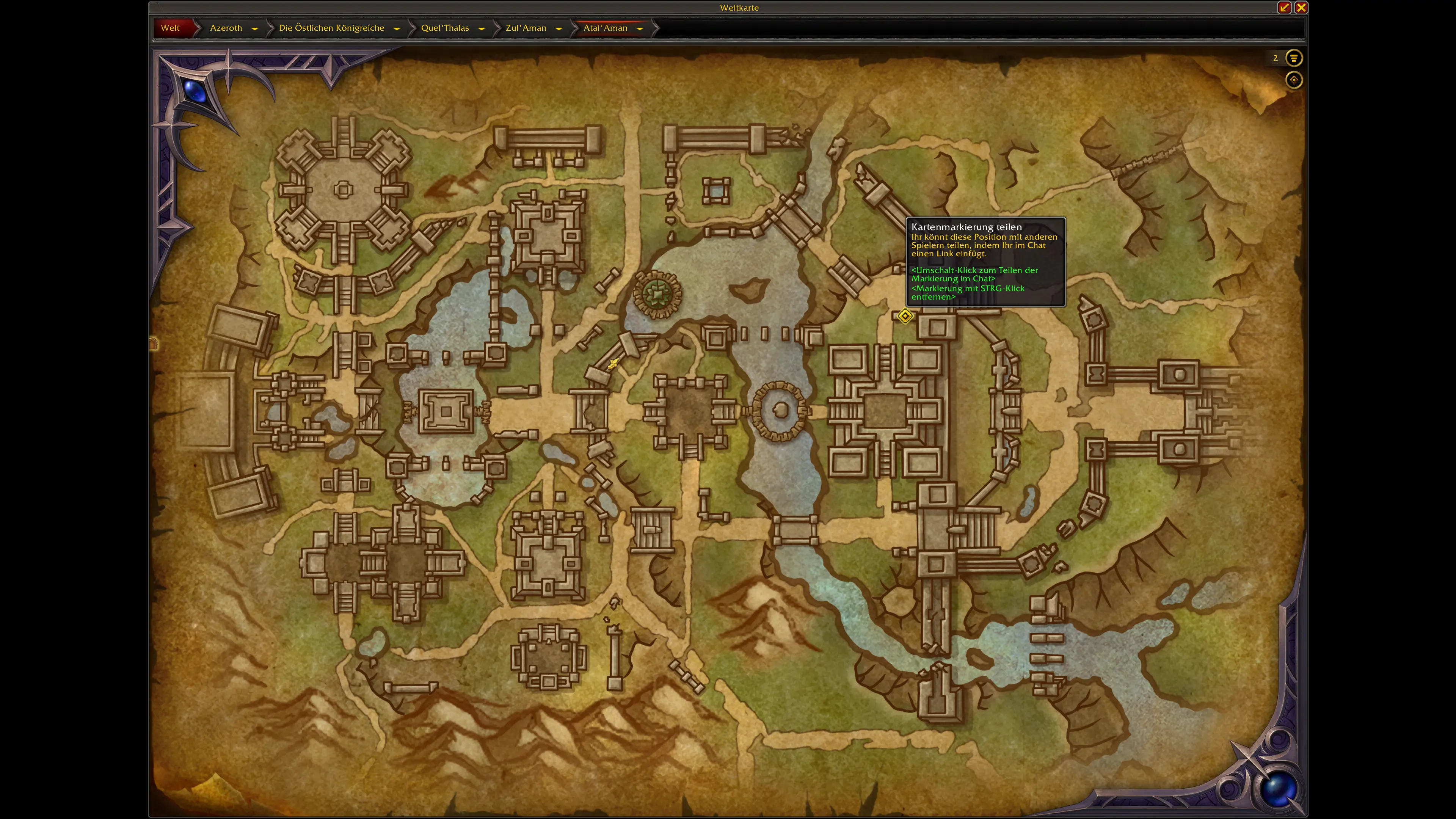
Task: Expand the Zul'Aman dropdown arrow
Action: click(559, 28)
